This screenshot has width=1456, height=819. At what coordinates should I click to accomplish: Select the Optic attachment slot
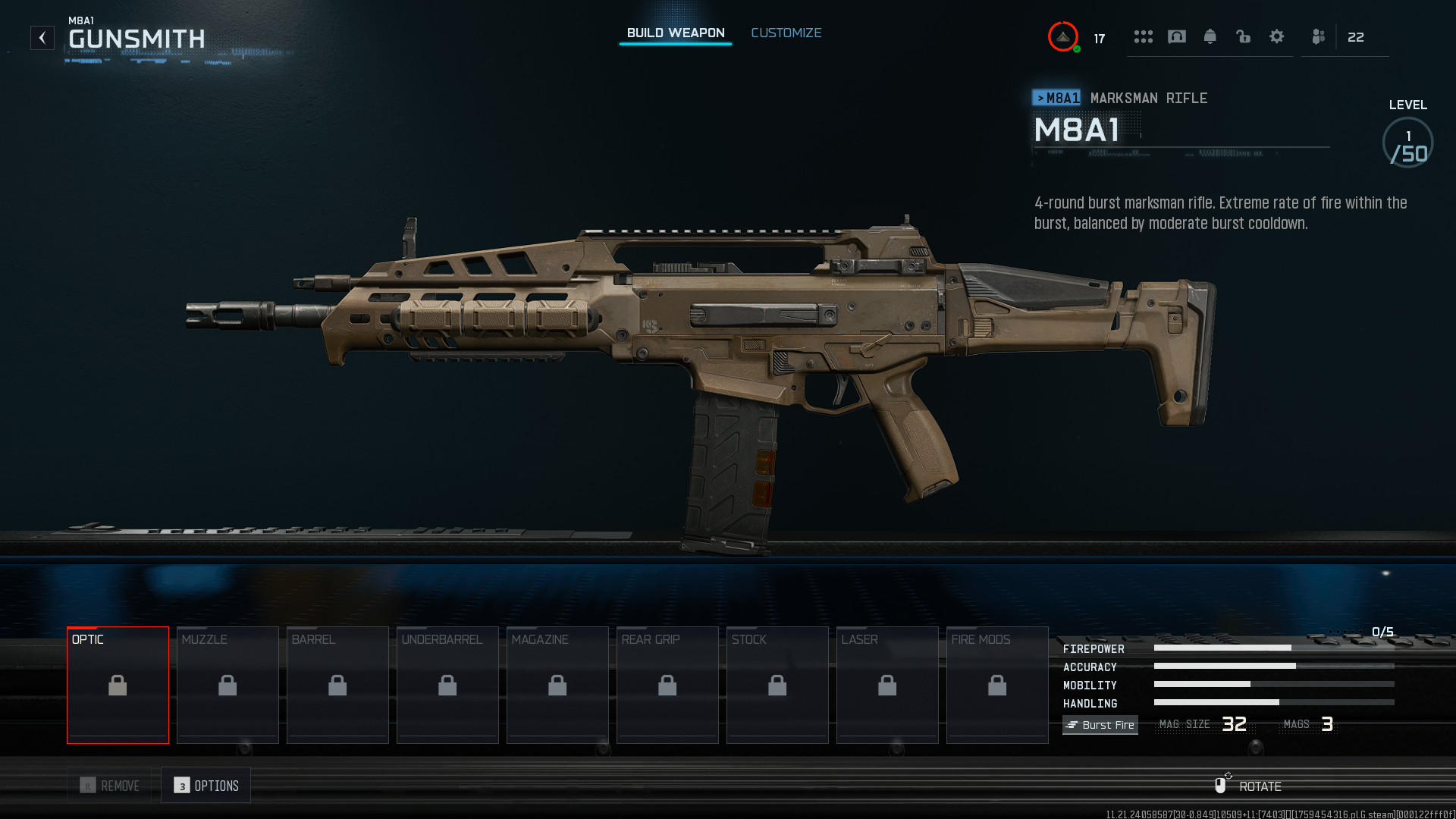click(x=118, y=685)
